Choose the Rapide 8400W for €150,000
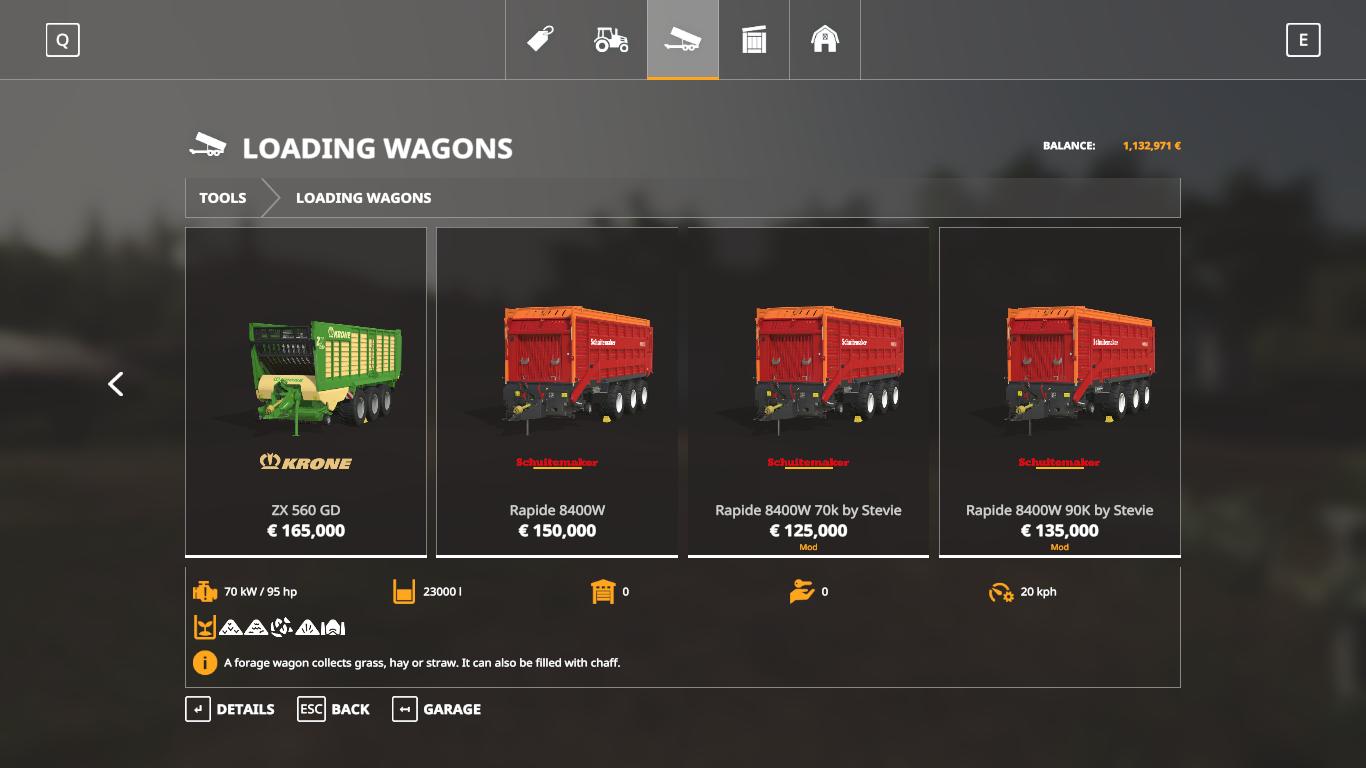1366x768 pixels. coord(557,391)
